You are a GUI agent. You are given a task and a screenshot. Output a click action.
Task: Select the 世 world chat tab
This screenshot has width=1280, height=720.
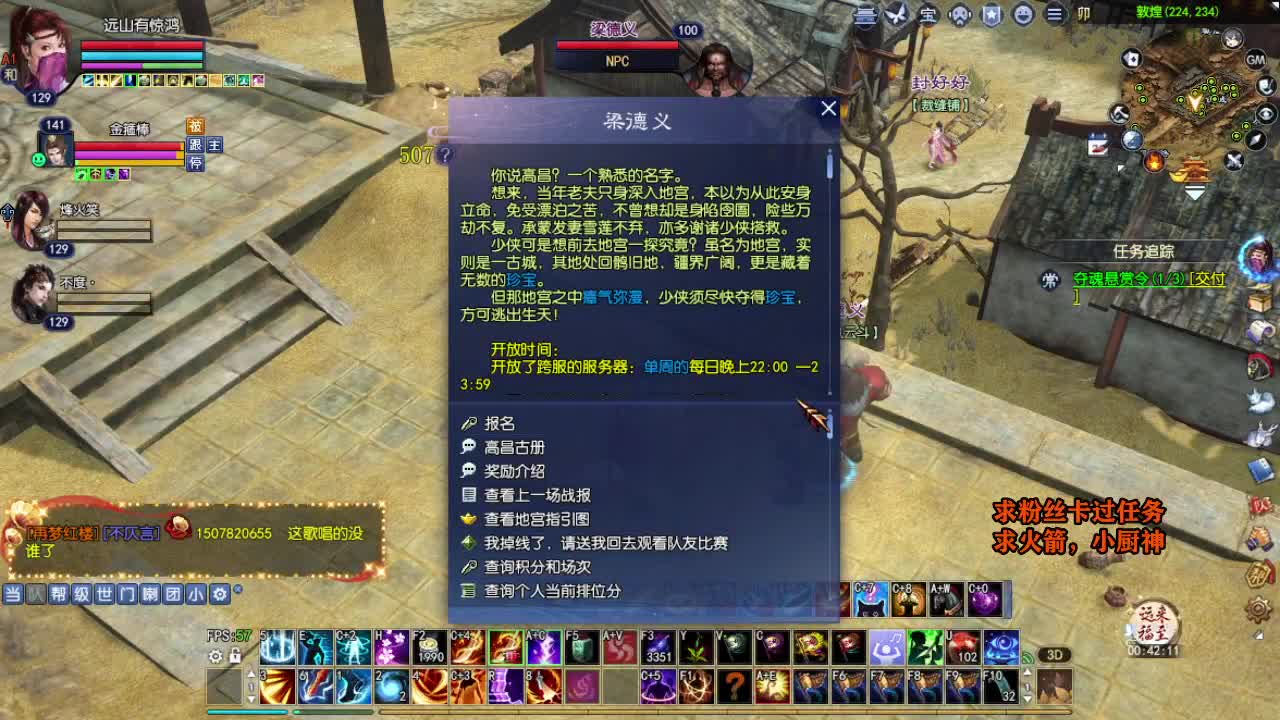point(105,593)
